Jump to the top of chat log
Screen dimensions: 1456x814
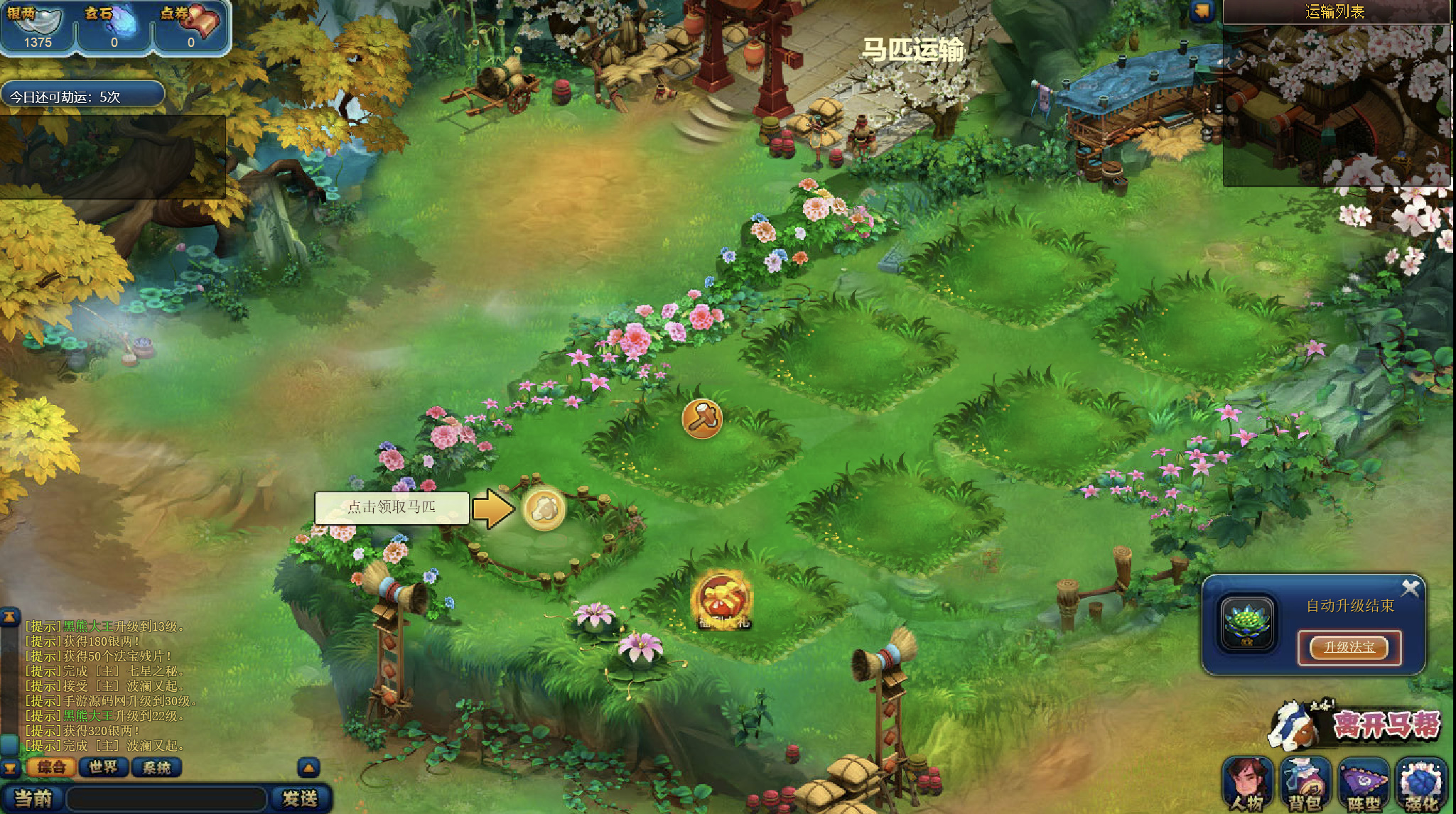(9, 617)
